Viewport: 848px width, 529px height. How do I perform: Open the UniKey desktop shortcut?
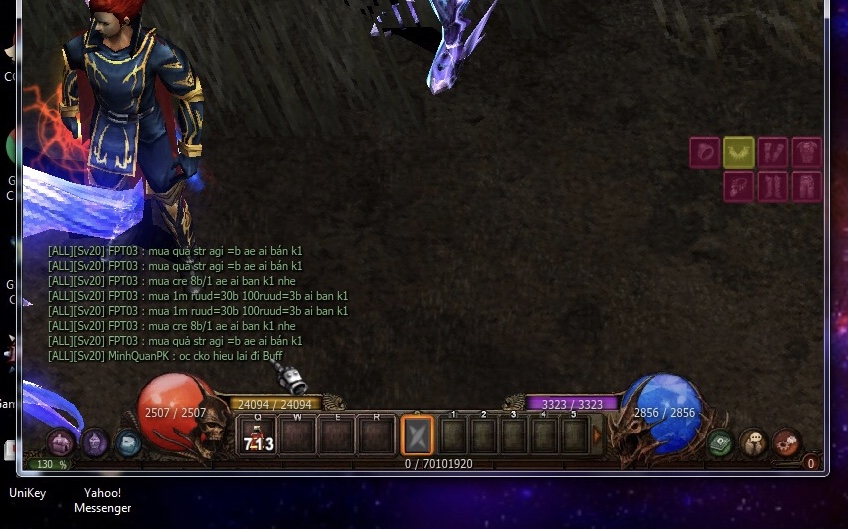pos(27,493)
